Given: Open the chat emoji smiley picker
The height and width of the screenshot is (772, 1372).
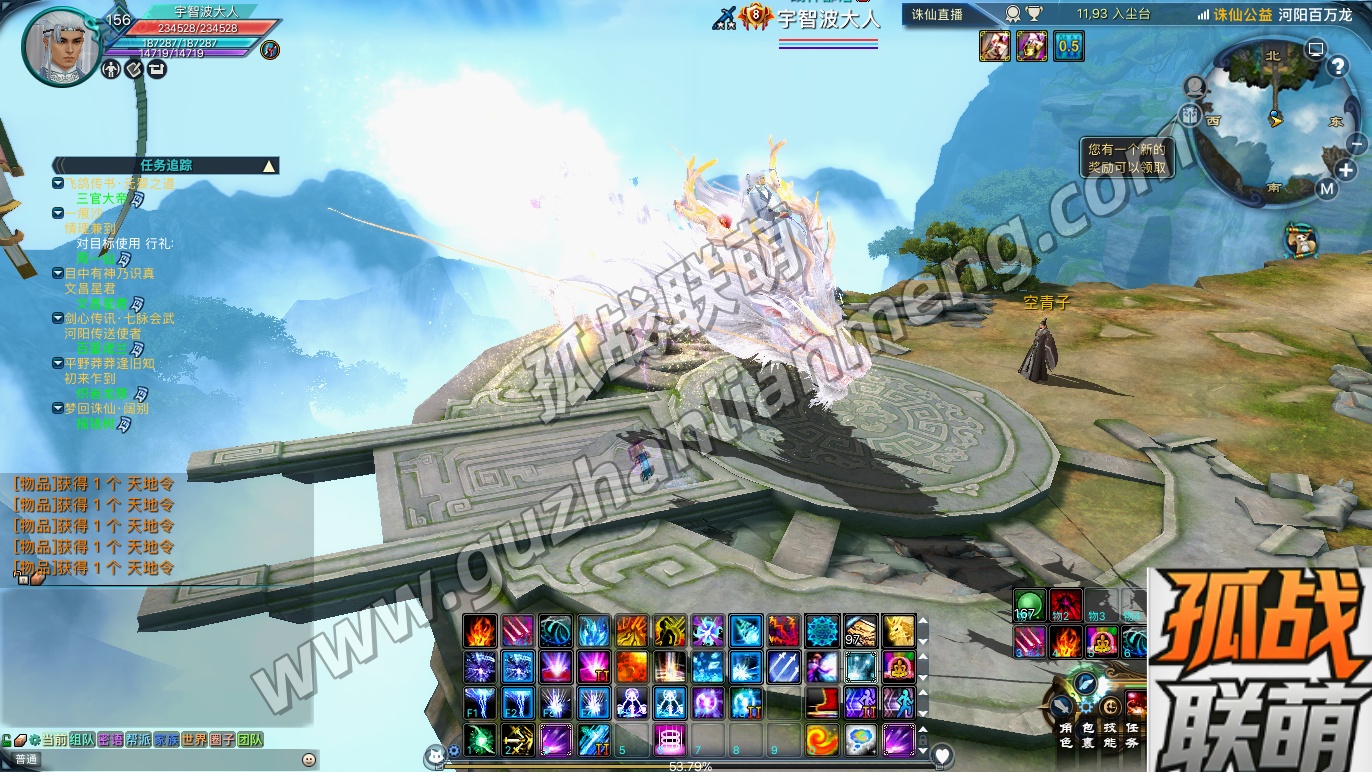Looking at the screenshot, I should point(309,760).
